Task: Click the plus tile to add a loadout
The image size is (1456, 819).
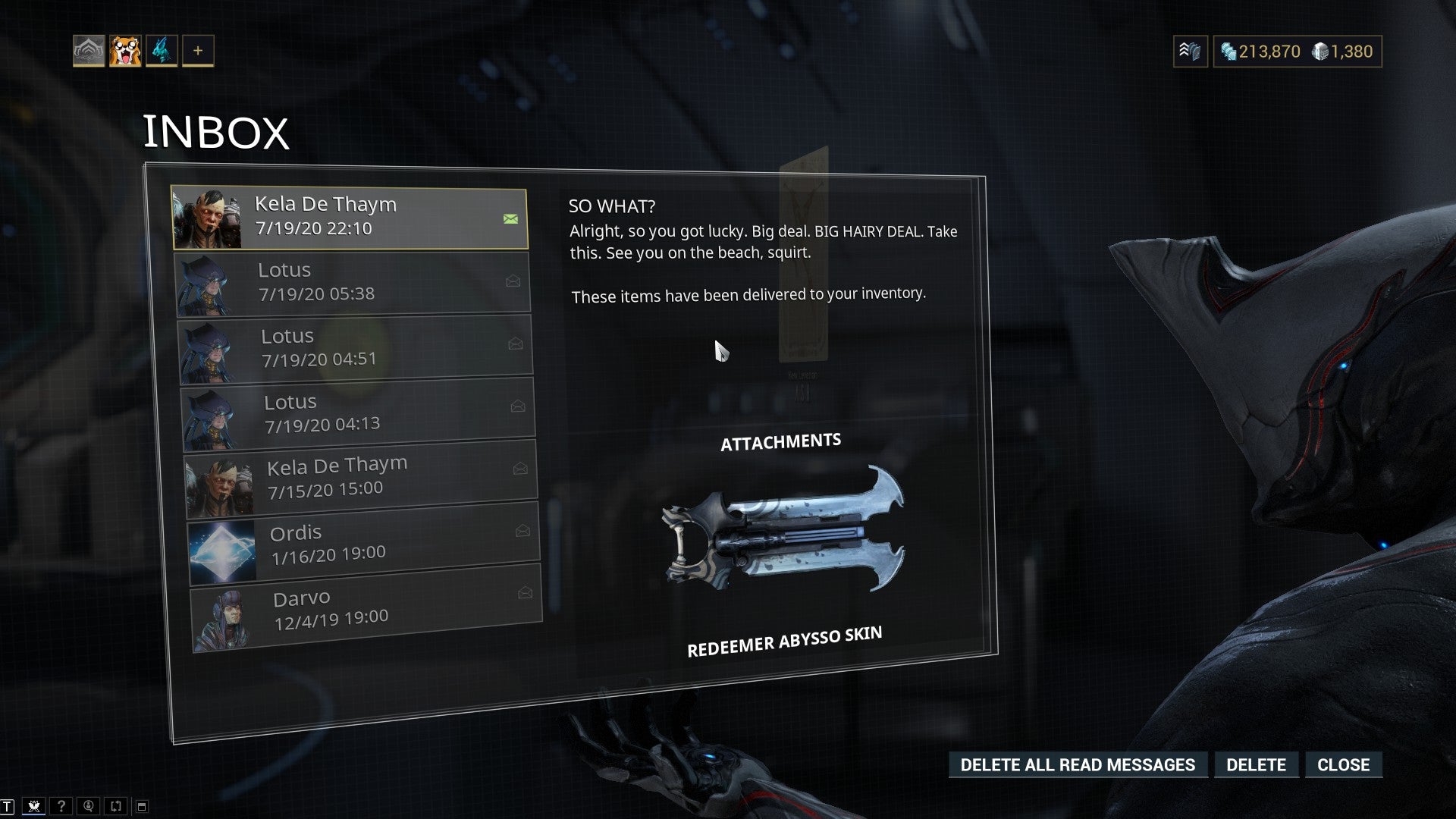Action: (x=198, y=51)
